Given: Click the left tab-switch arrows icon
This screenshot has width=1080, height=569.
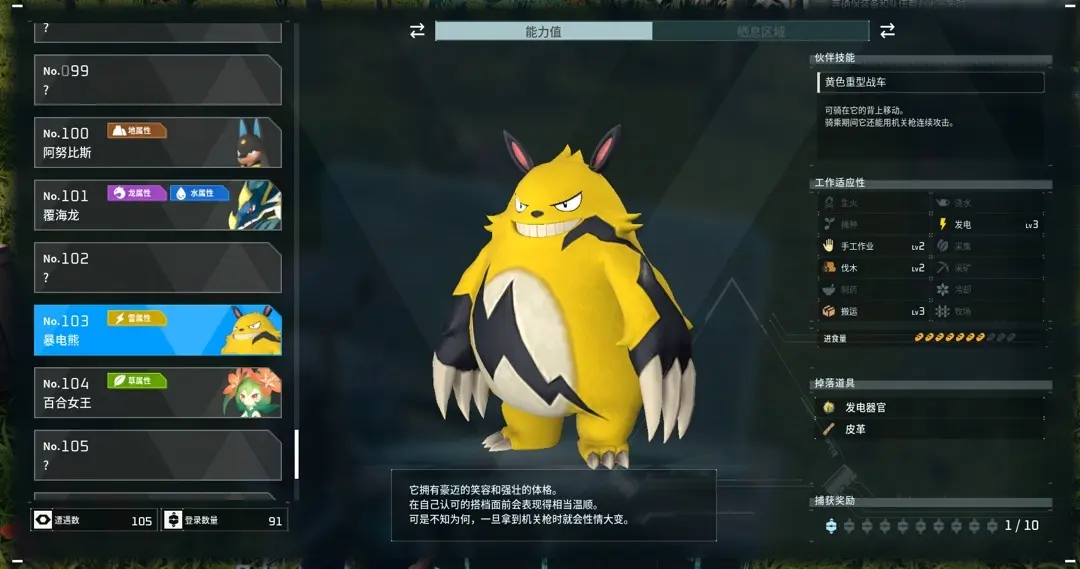Looking at the screenshot, I should 417,32.
